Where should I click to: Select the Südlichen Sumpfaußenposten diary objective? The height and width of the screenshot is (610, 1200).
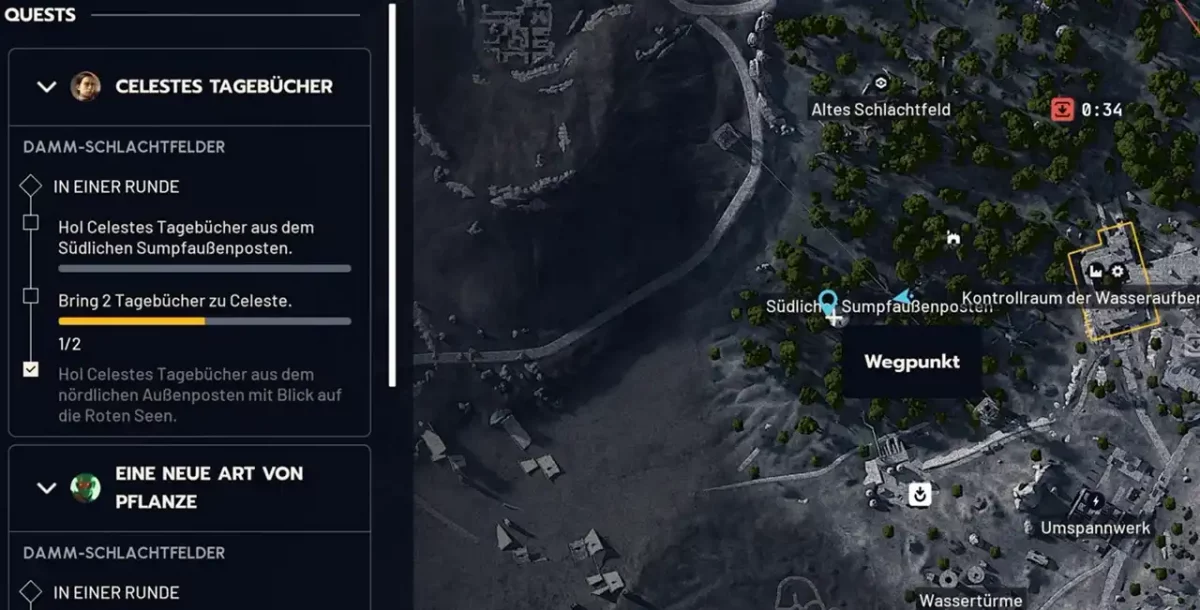[175, 238]
